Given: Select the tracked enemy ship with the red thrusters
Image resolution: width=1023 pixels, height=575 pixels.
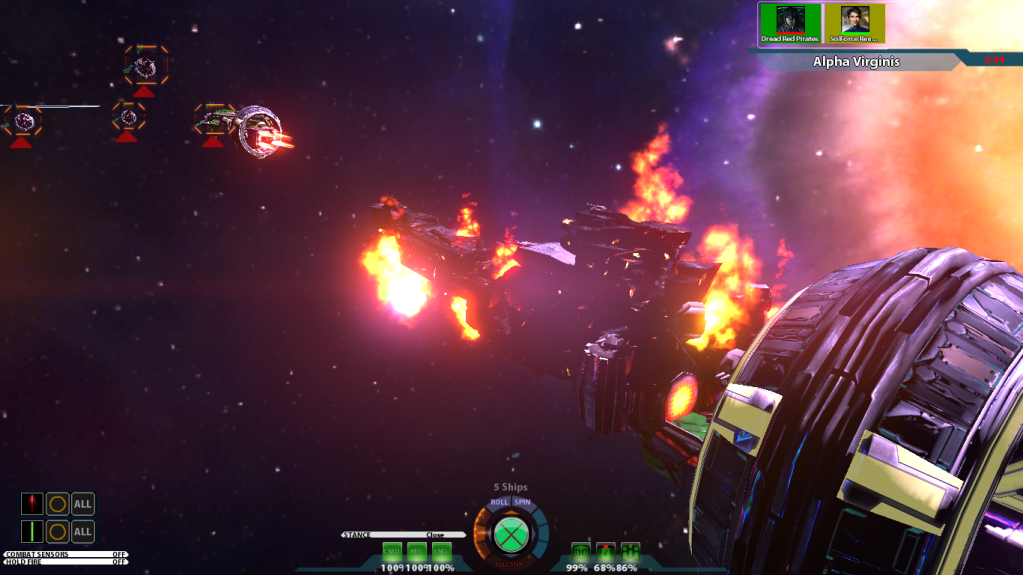Looking at the screenshot, I should [258, 130].
